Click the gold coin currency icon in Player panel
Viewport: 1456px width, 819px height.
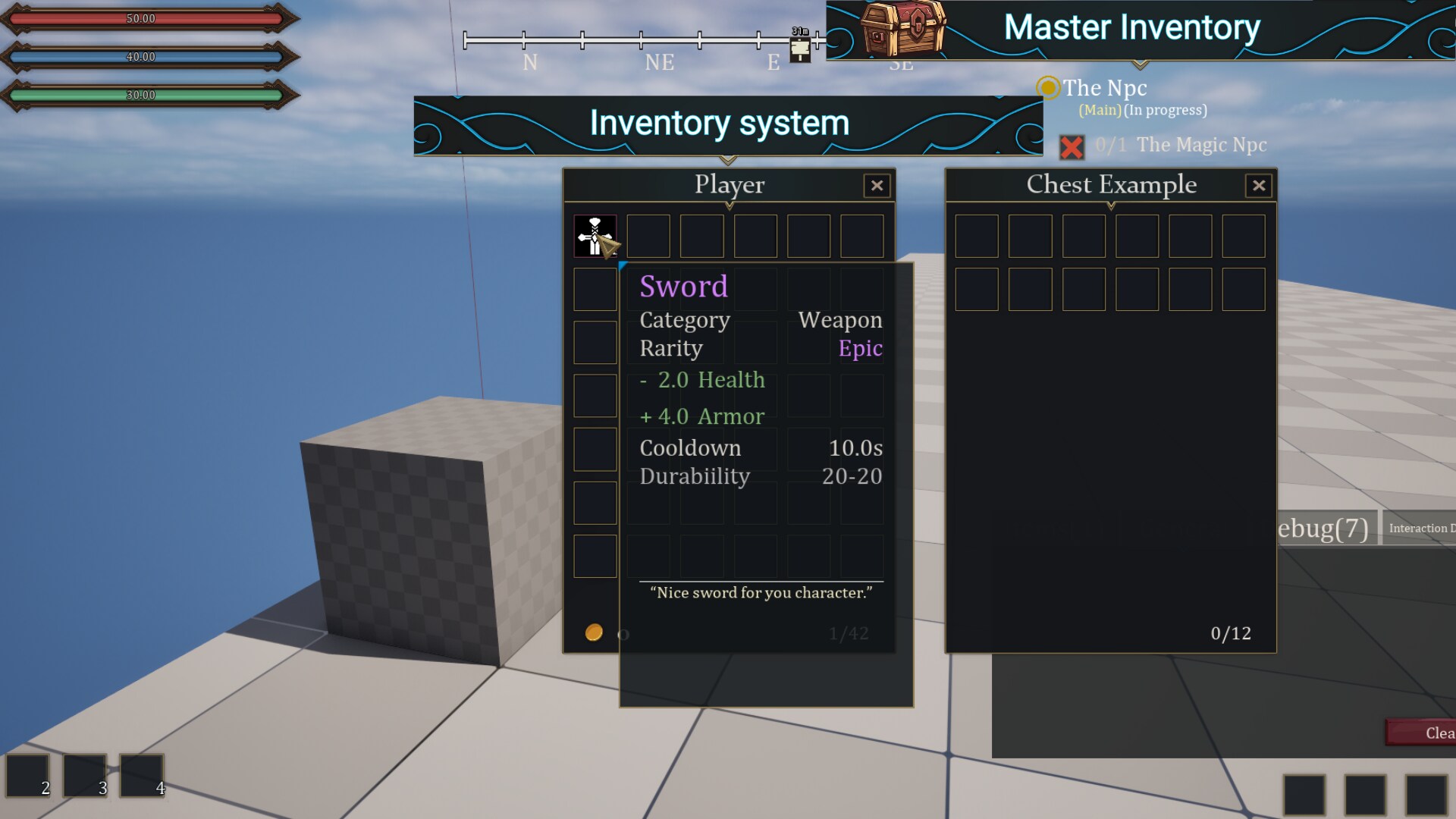point(595,631)
